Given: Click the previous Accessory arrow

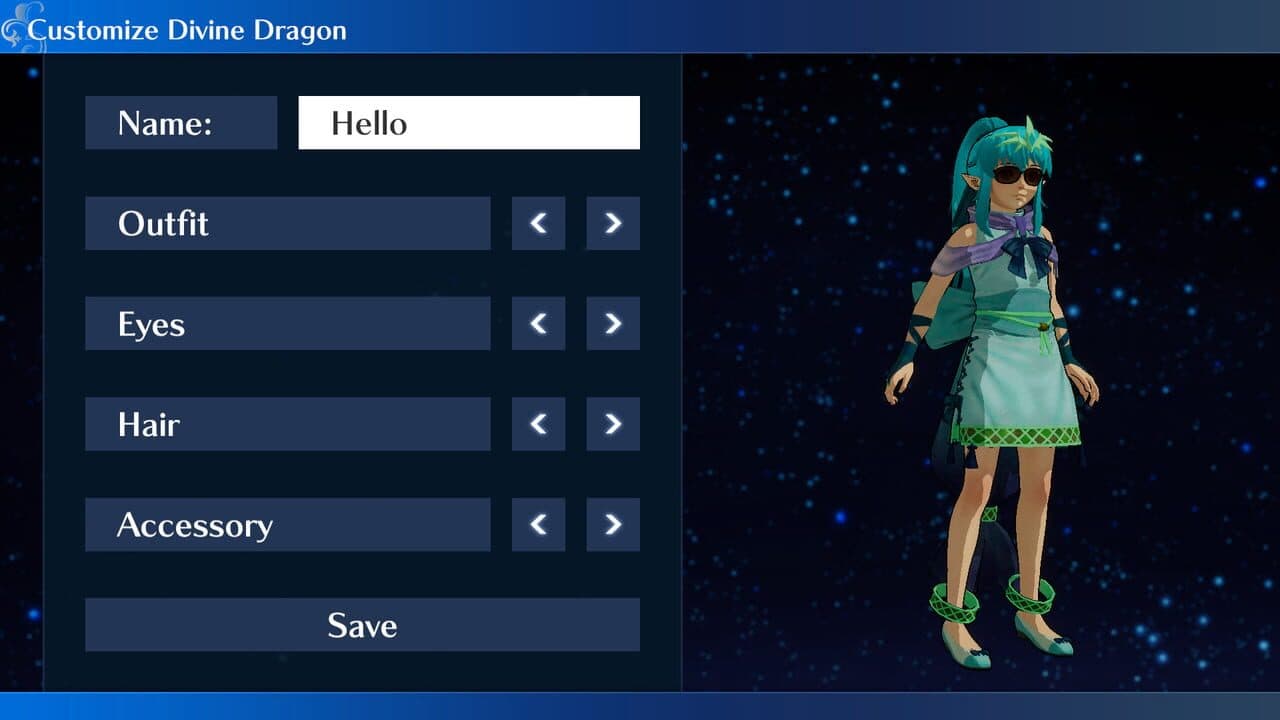Looking at the screenshot, I should (537, 524).
